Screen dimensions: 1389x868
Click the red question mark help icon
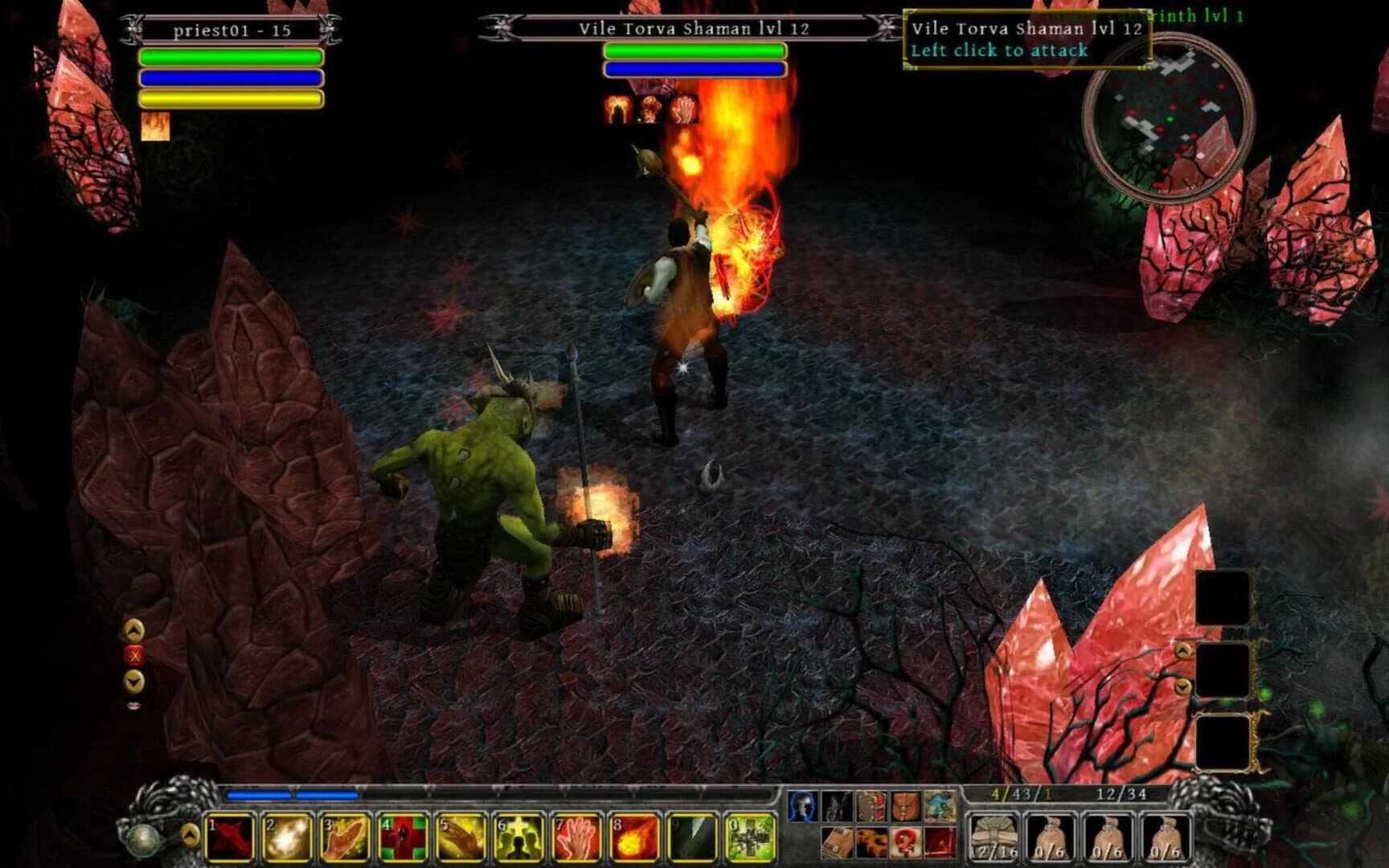905,844
